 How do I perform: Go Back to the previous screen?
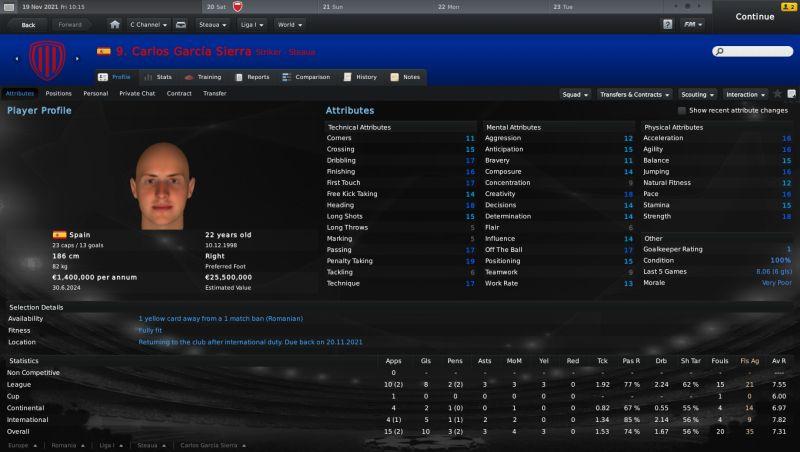(x=27, y=24)
